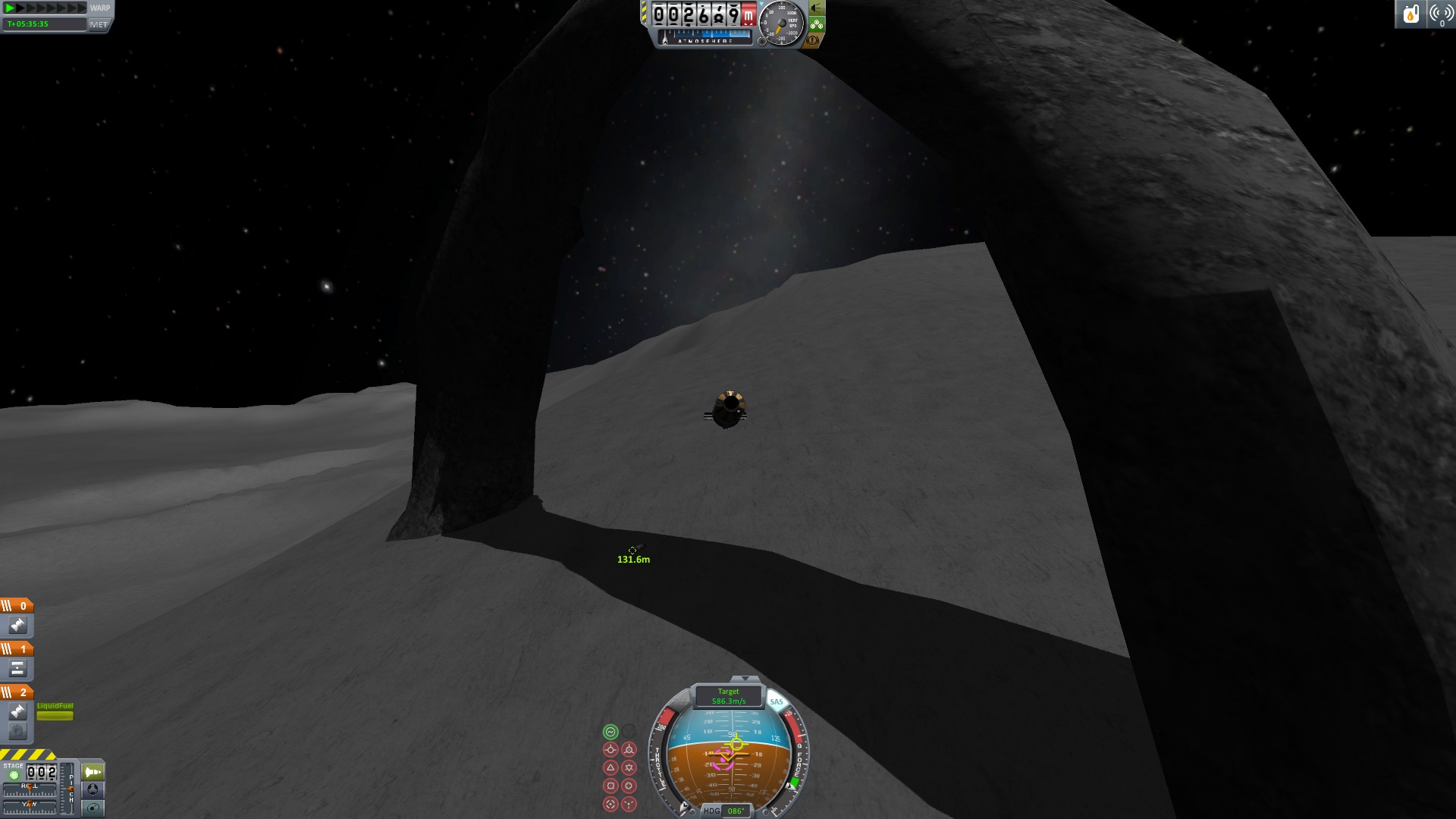Set SAS to hold prograde
1456x819 pixels.
tap(610, 750)
